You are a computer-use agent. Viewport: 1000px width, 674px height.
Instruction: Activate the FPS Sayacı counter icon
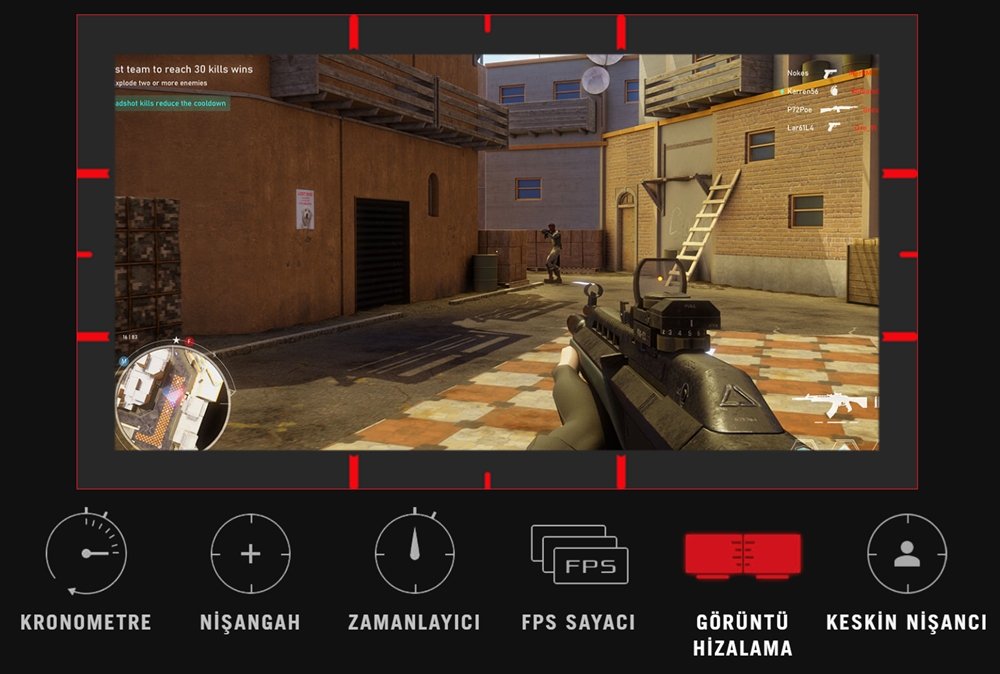579,554
